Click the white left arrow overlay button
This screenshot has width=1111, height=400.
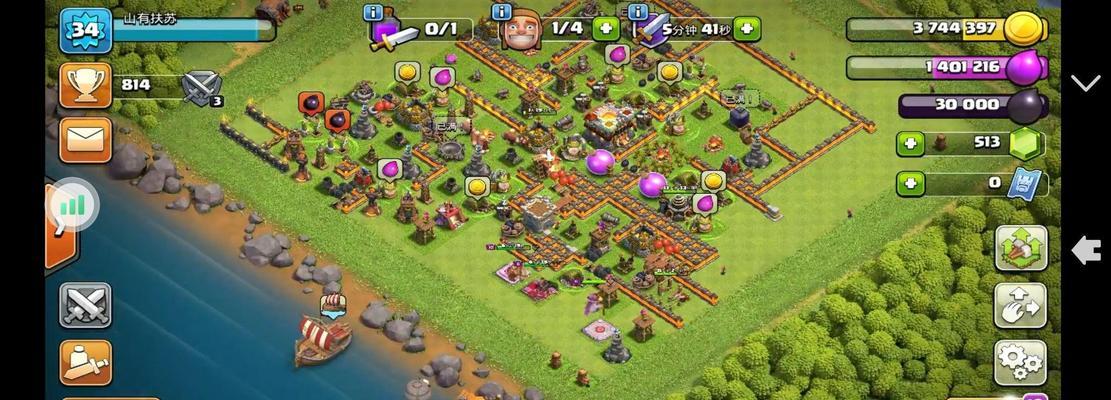pyautogui.click(x=1086, y=250)
